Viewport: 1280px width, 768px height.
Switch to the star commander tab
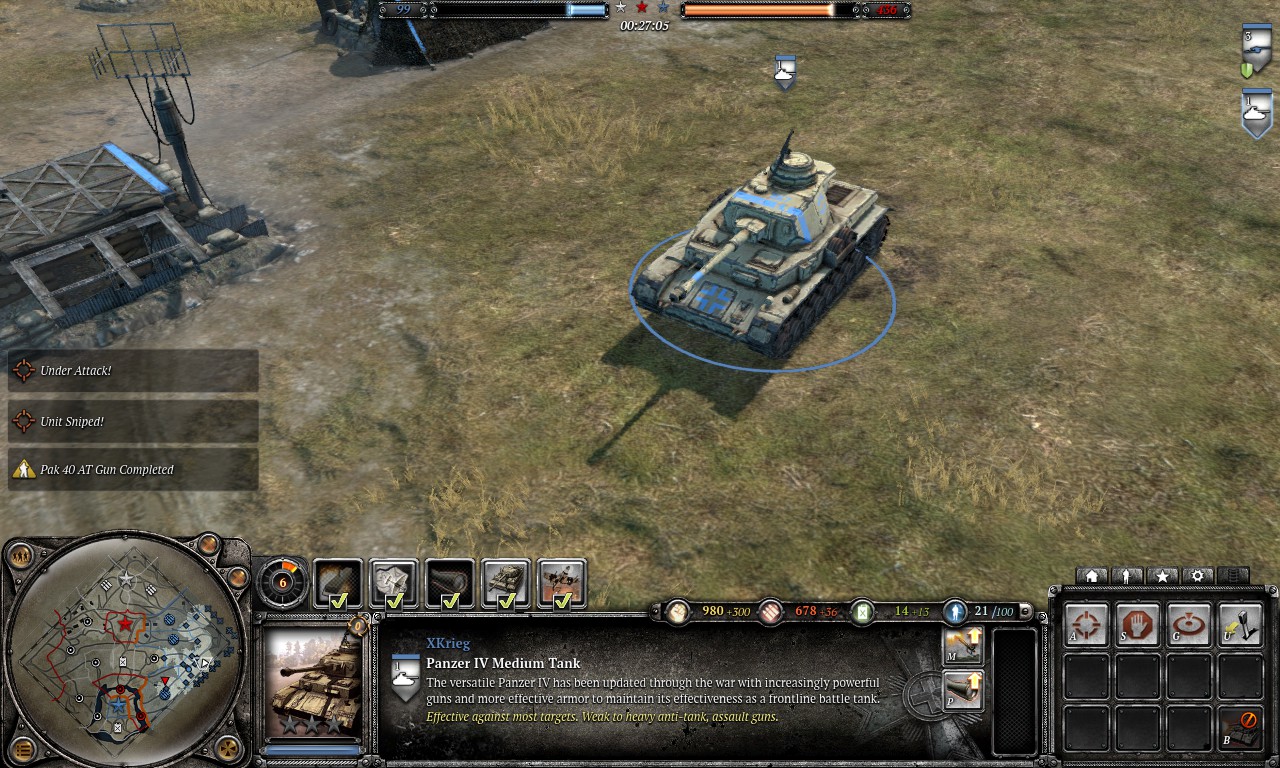pyautogui.click(x=1162, y=576)
